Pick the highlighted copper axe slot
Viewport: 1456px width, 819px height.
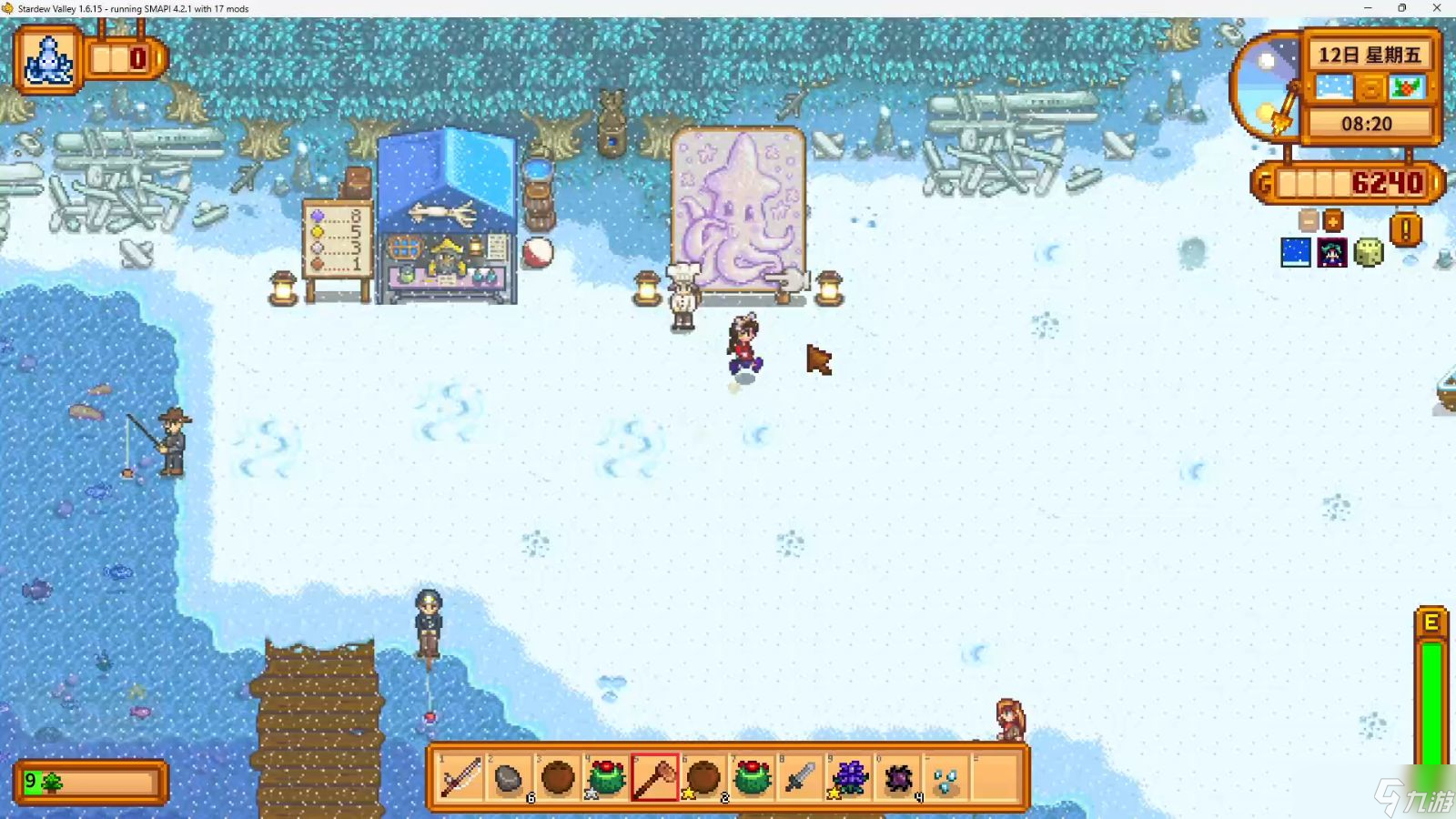pos(655,778)
